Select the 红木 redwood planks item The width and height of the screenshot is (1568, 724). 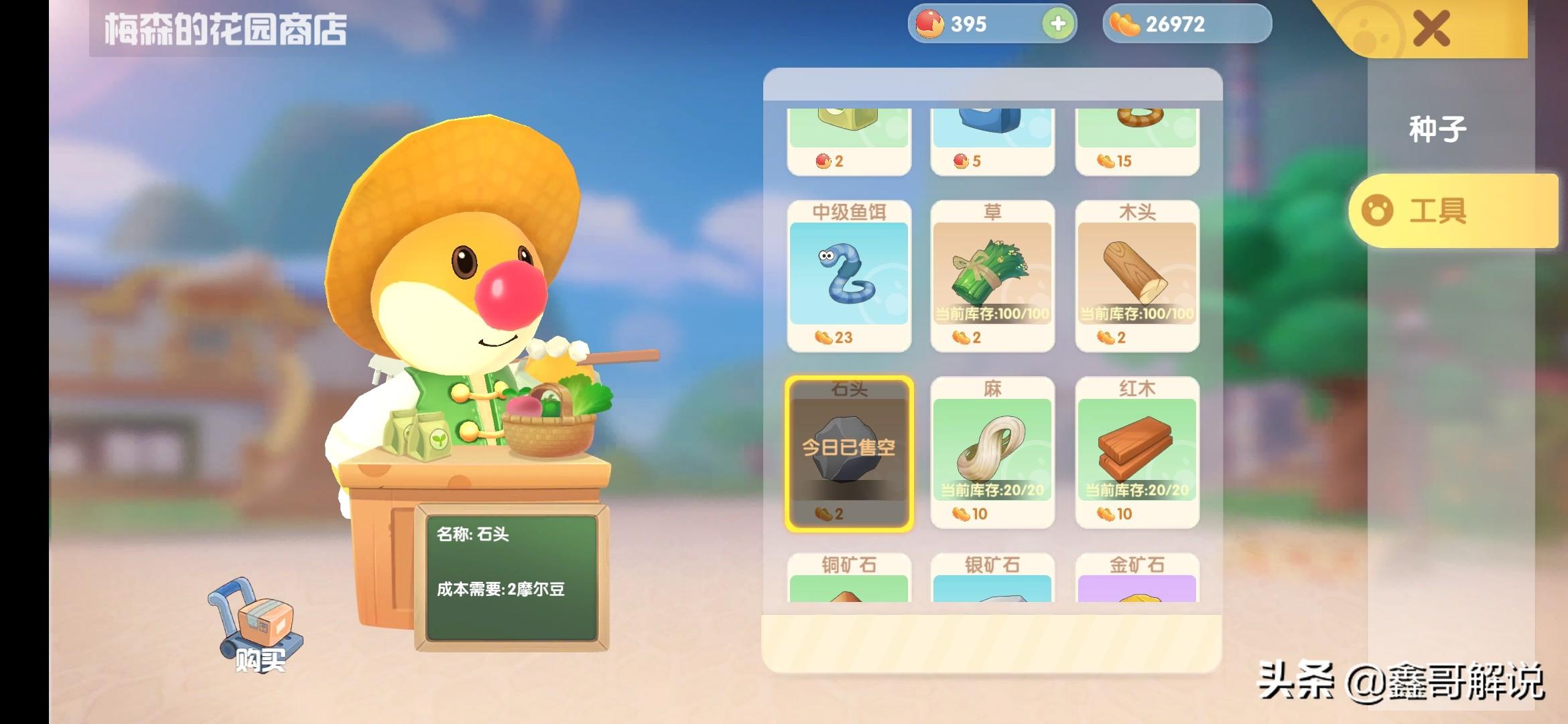point(1137,452)
